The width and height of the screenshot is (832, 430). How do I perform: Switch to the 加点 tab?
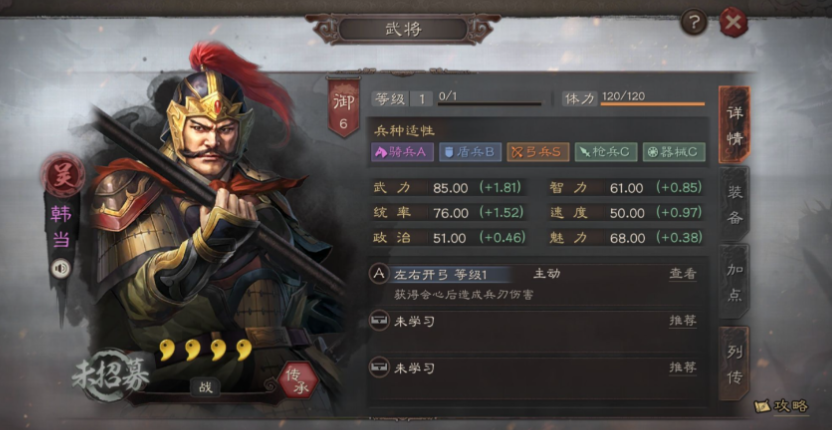735,280
